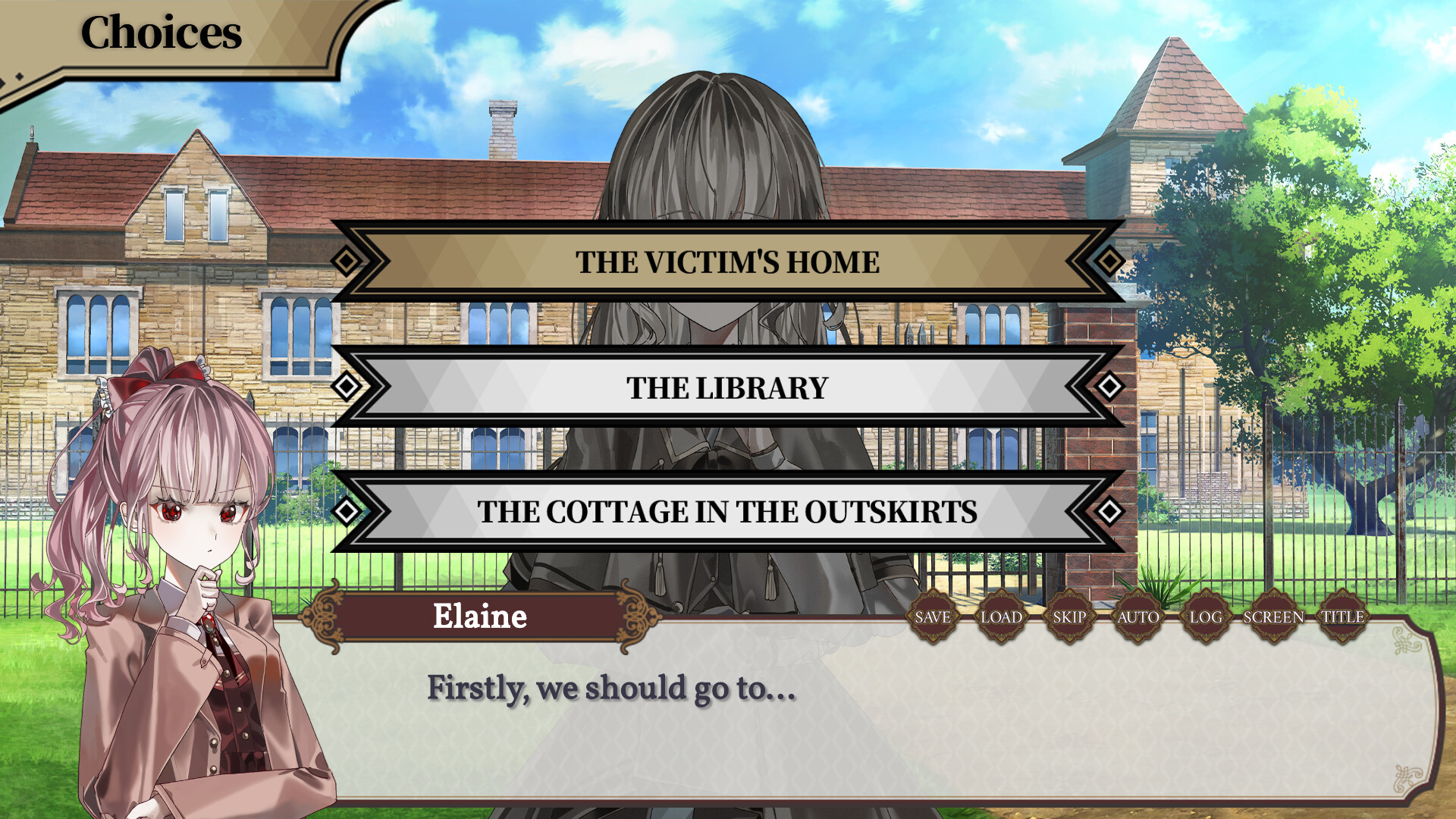Click the diamond ornament right of Victim's Home banner
This screenshot has height=819, width=1456.
pyautogui.click(x=1108, y=262)
